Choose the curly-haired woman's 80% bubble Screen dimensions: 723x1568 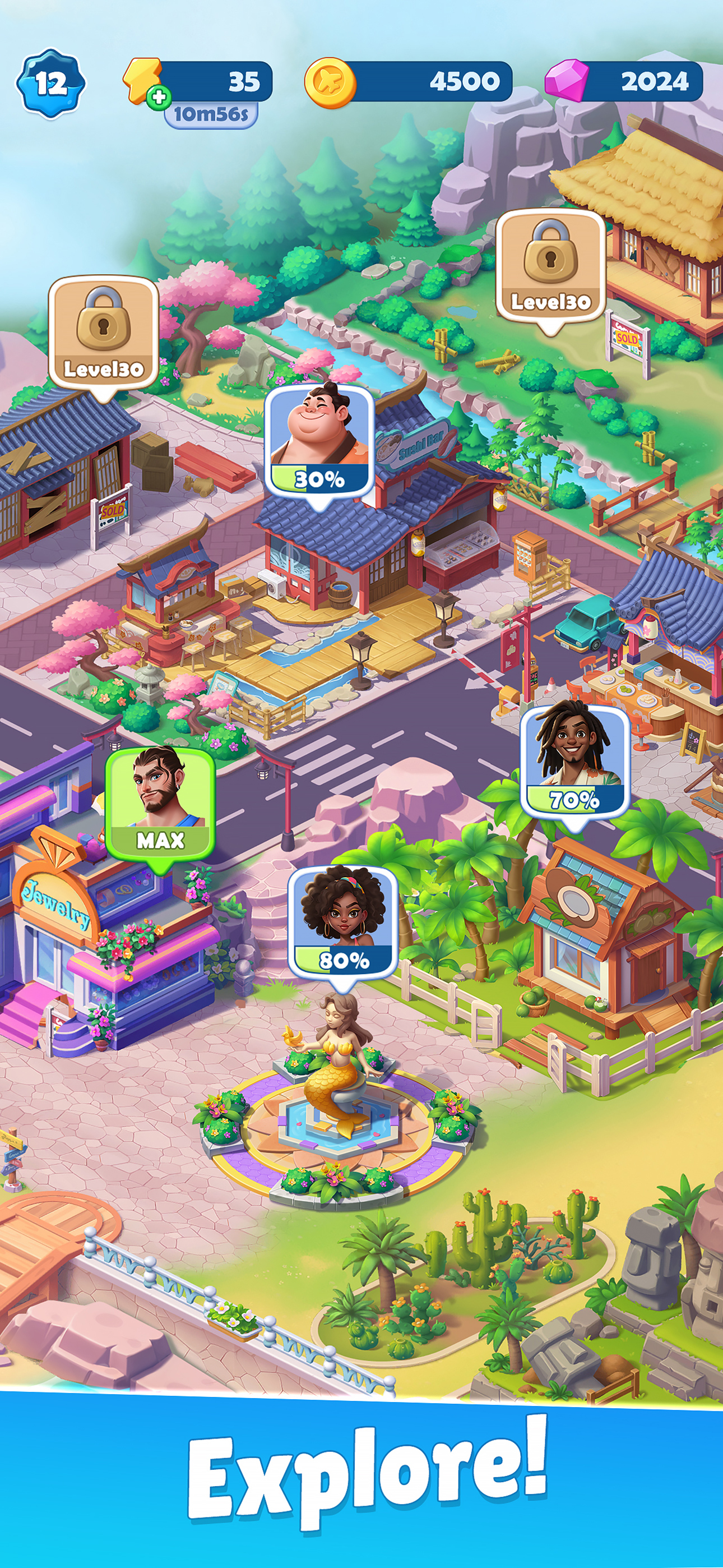344,920
